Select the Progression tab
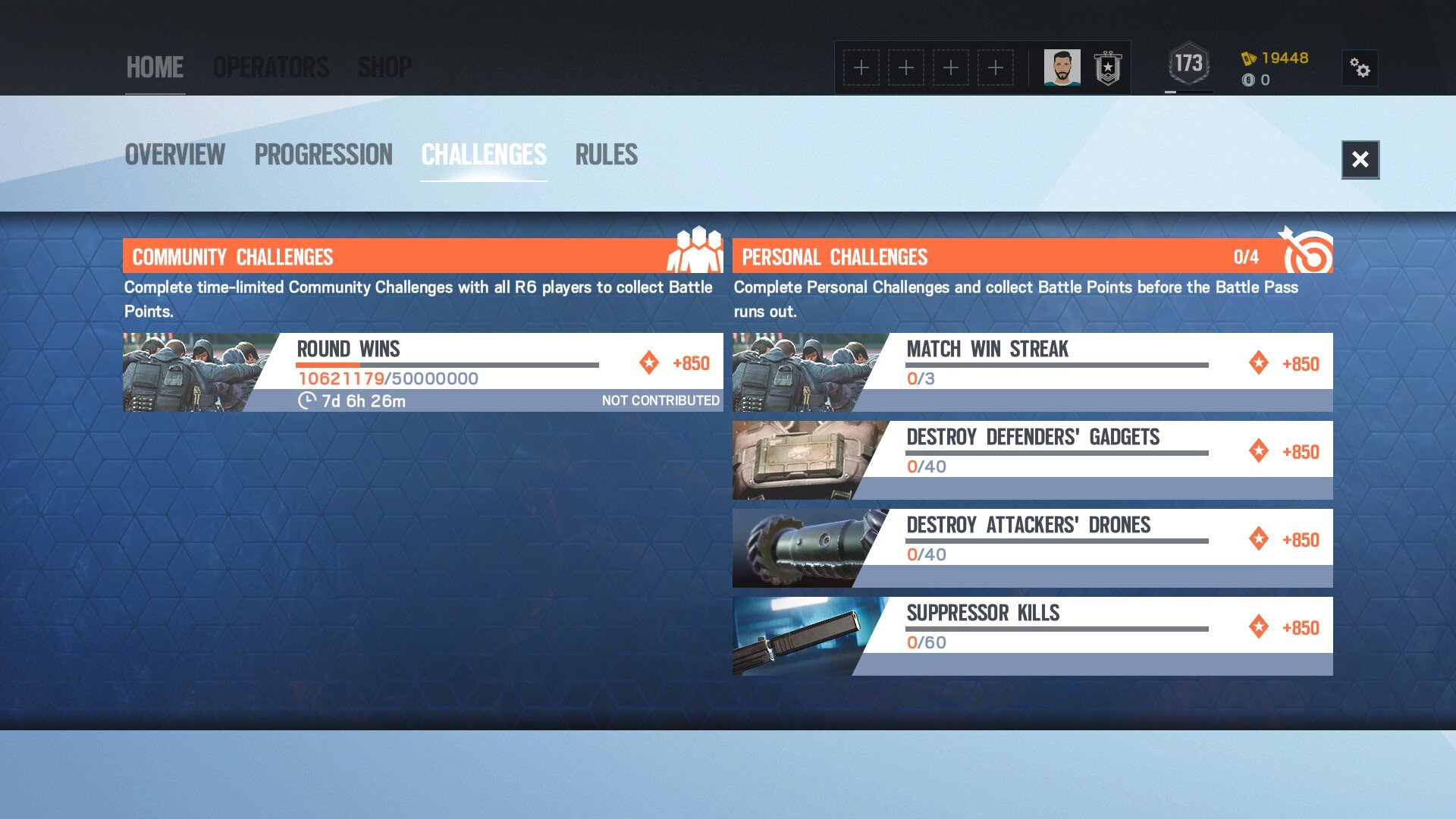 323,155
